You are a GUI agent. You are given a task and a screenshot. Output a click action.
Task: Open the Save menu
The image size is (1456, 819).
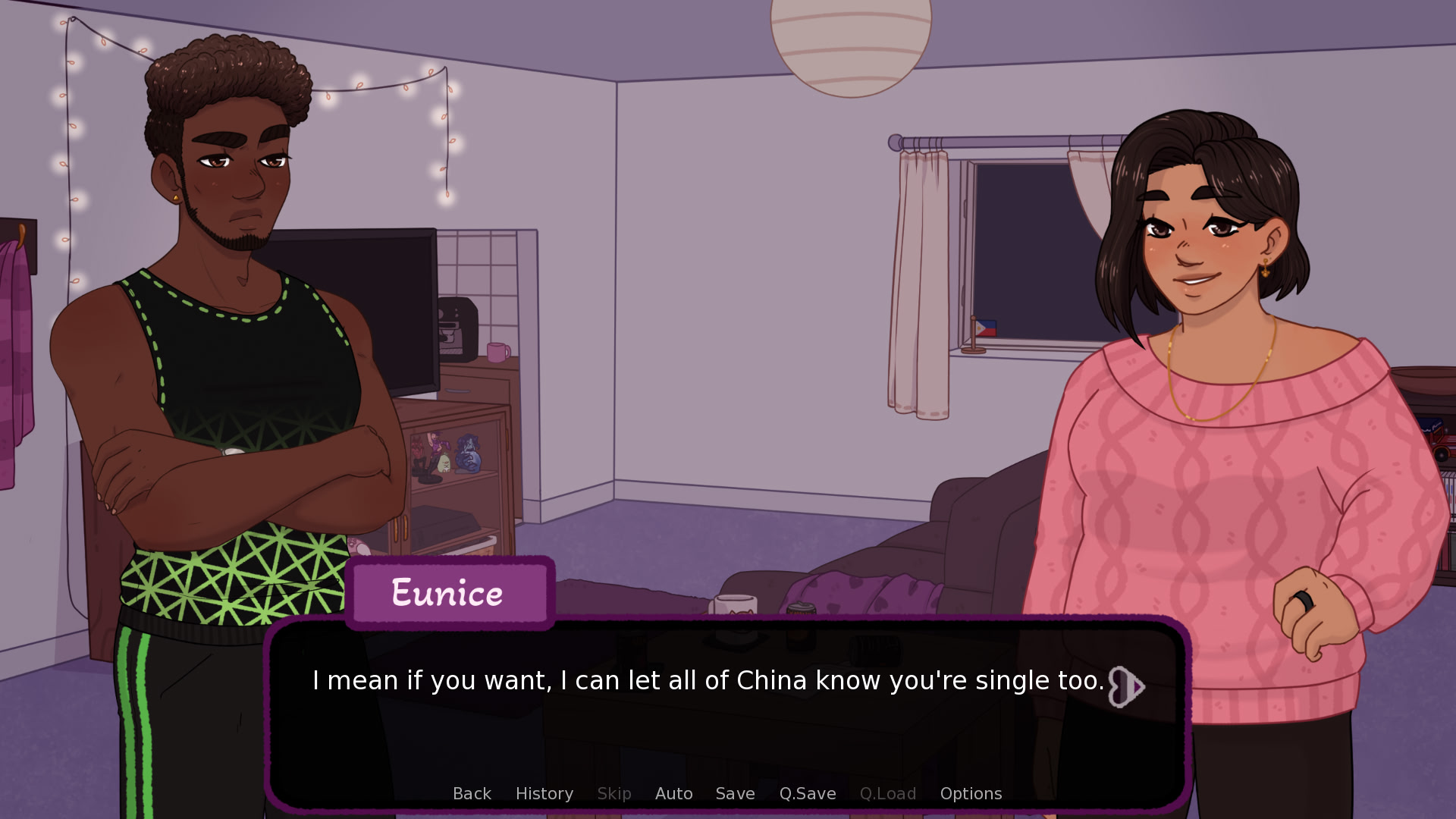(x=735, y=793)
